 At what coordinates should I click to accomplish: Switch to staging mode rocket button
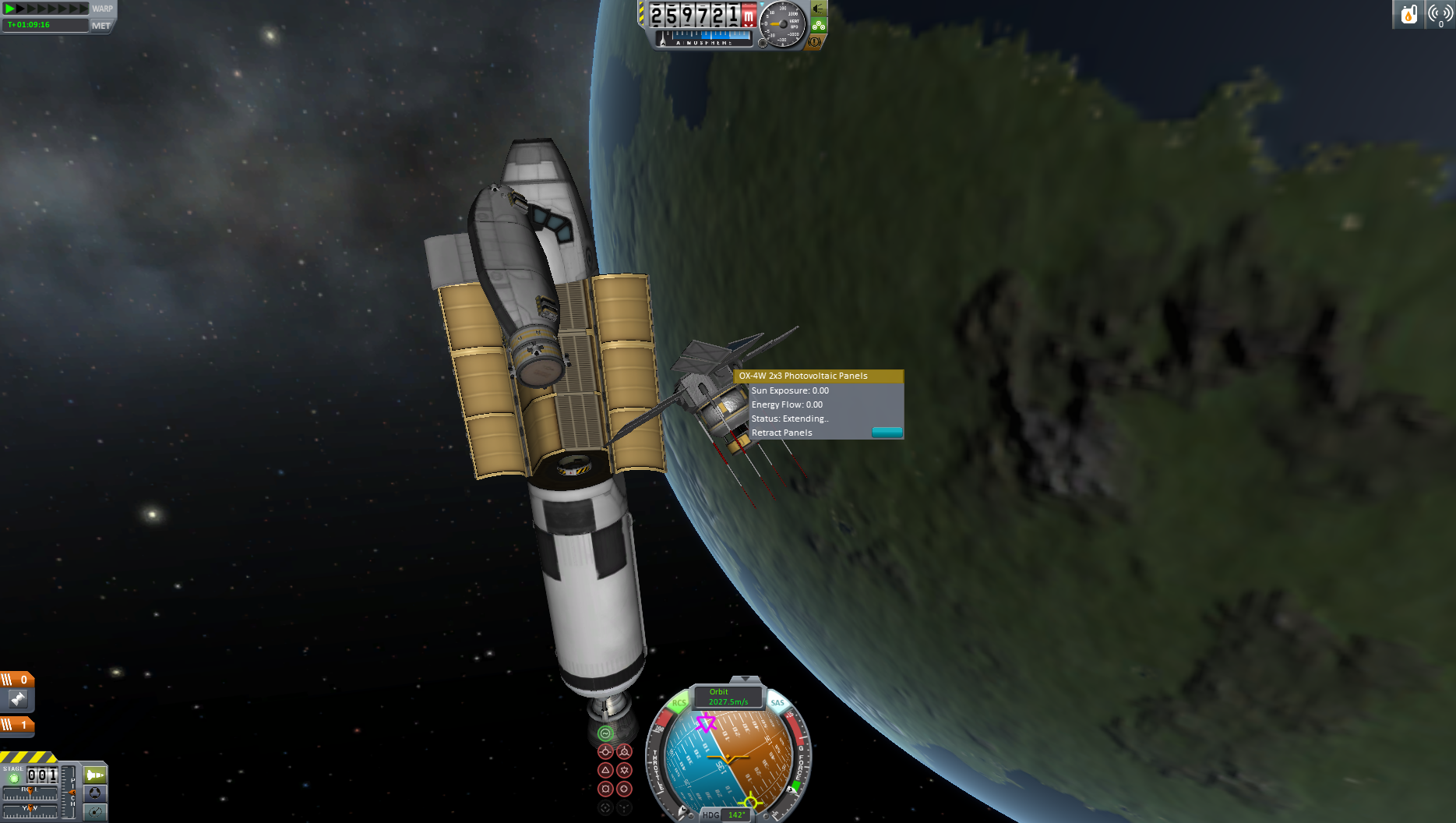coord(94,775)
